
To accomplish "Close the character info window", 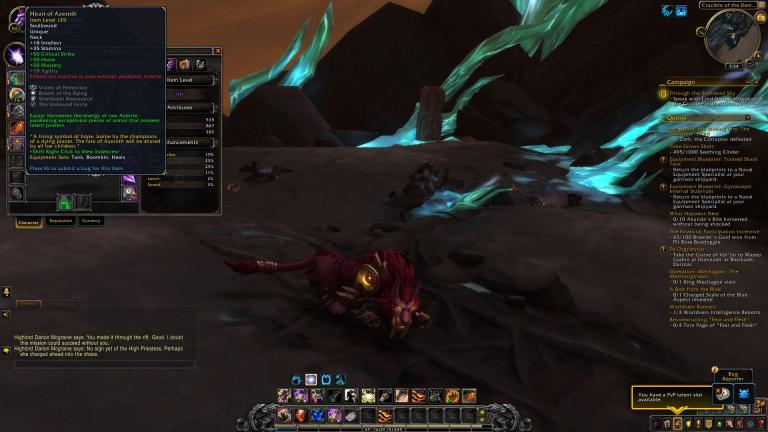I will (x=218, y=51).
